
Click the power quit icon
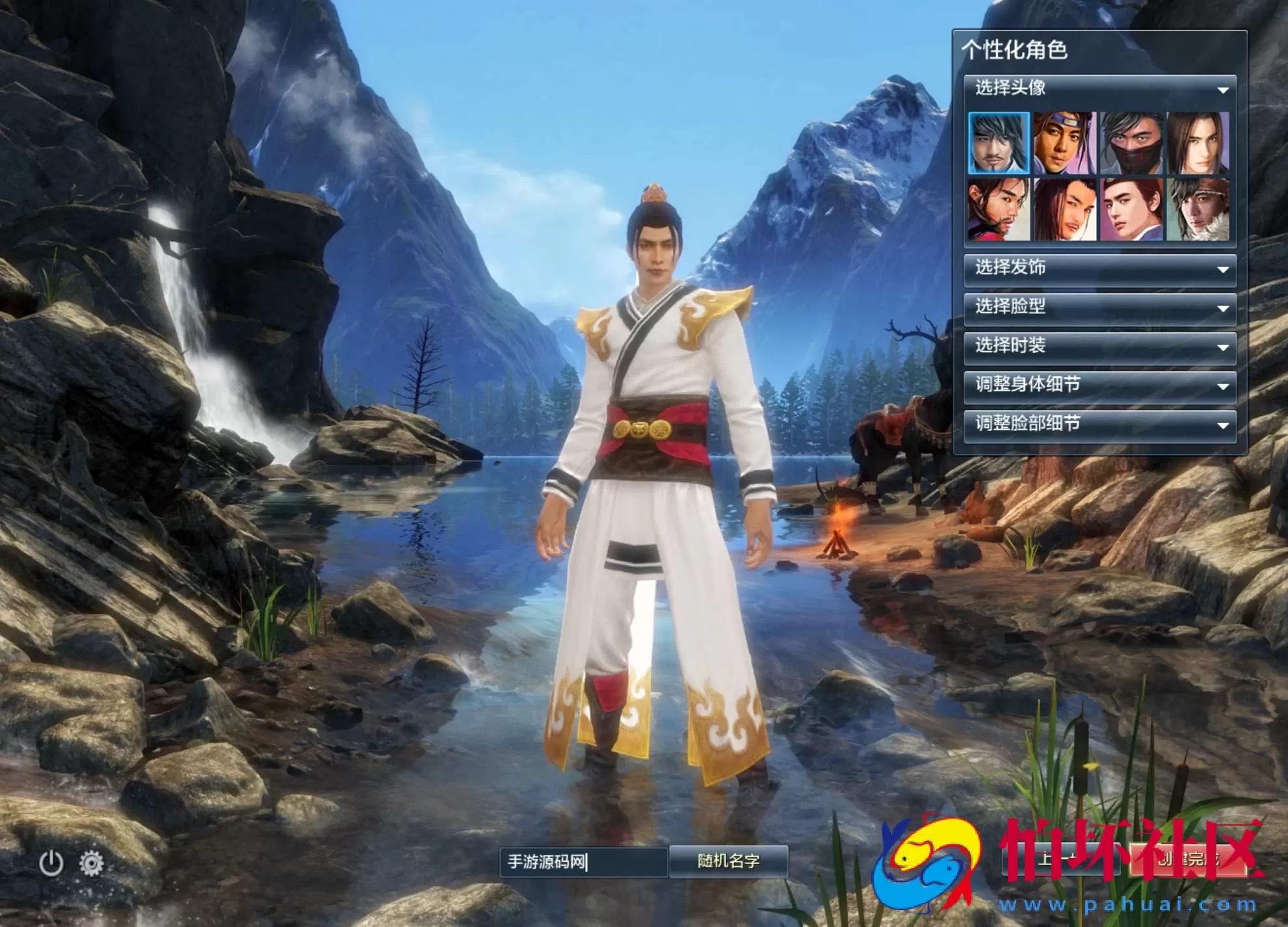tap(51, 863)
